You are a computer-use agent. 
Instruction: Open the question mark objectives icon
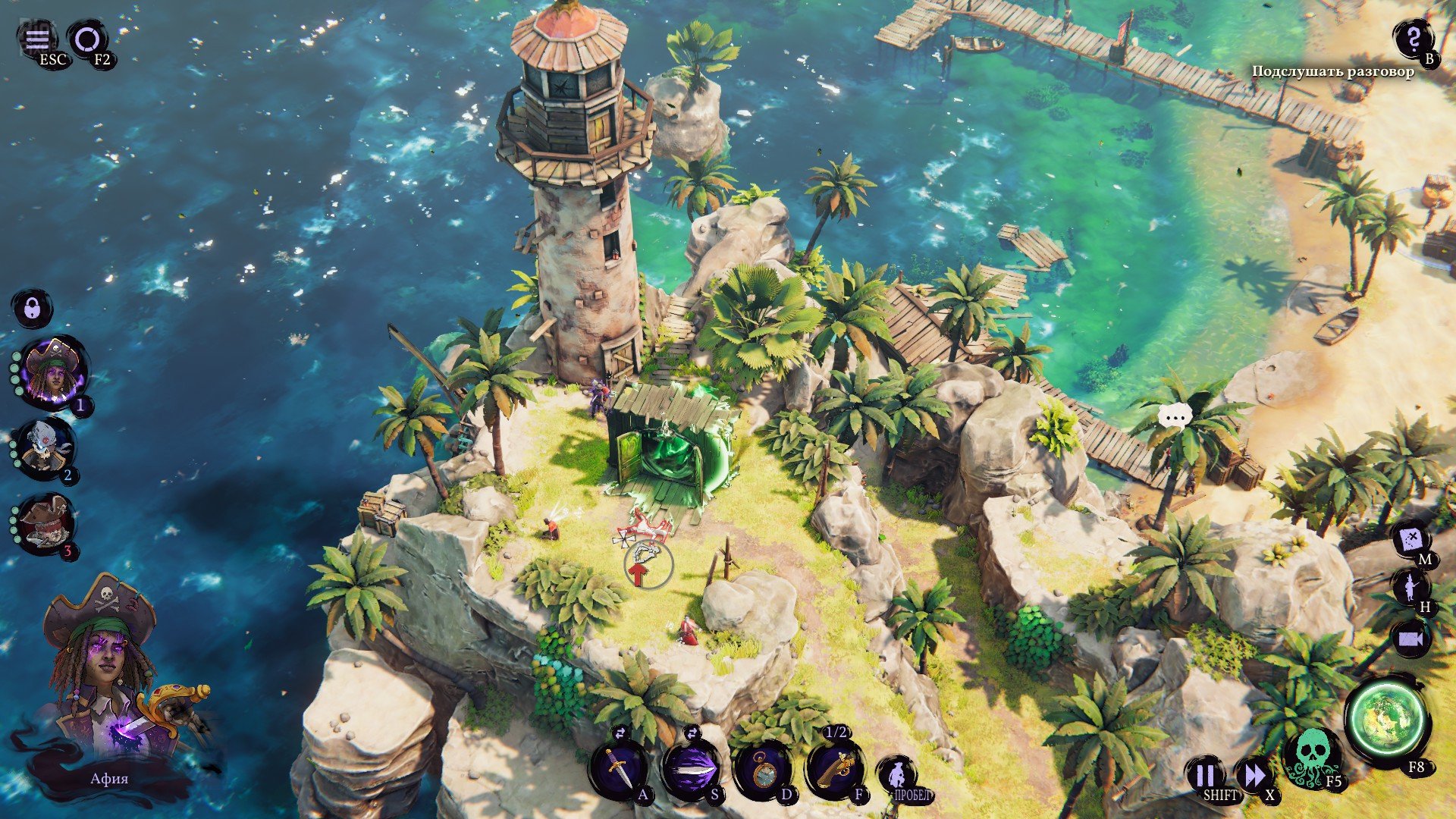[x=1413, y=38]
